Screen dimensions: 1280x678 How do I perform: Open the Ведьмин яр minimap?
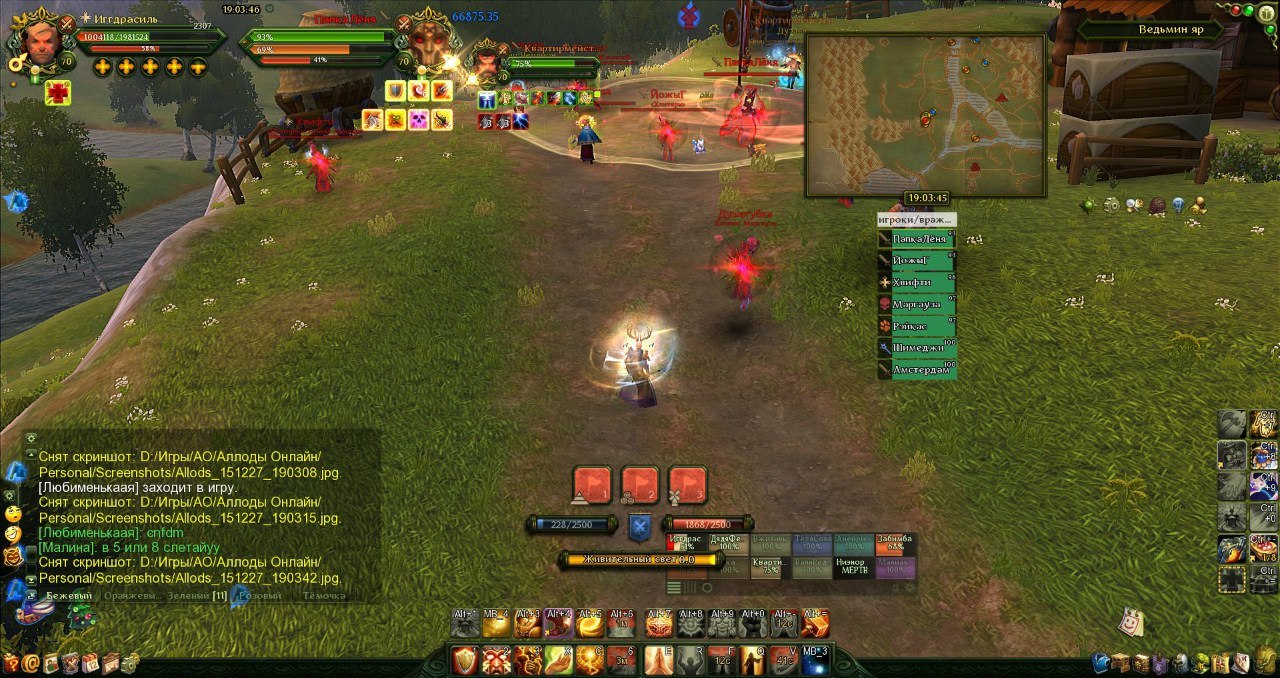click(925, 115)
